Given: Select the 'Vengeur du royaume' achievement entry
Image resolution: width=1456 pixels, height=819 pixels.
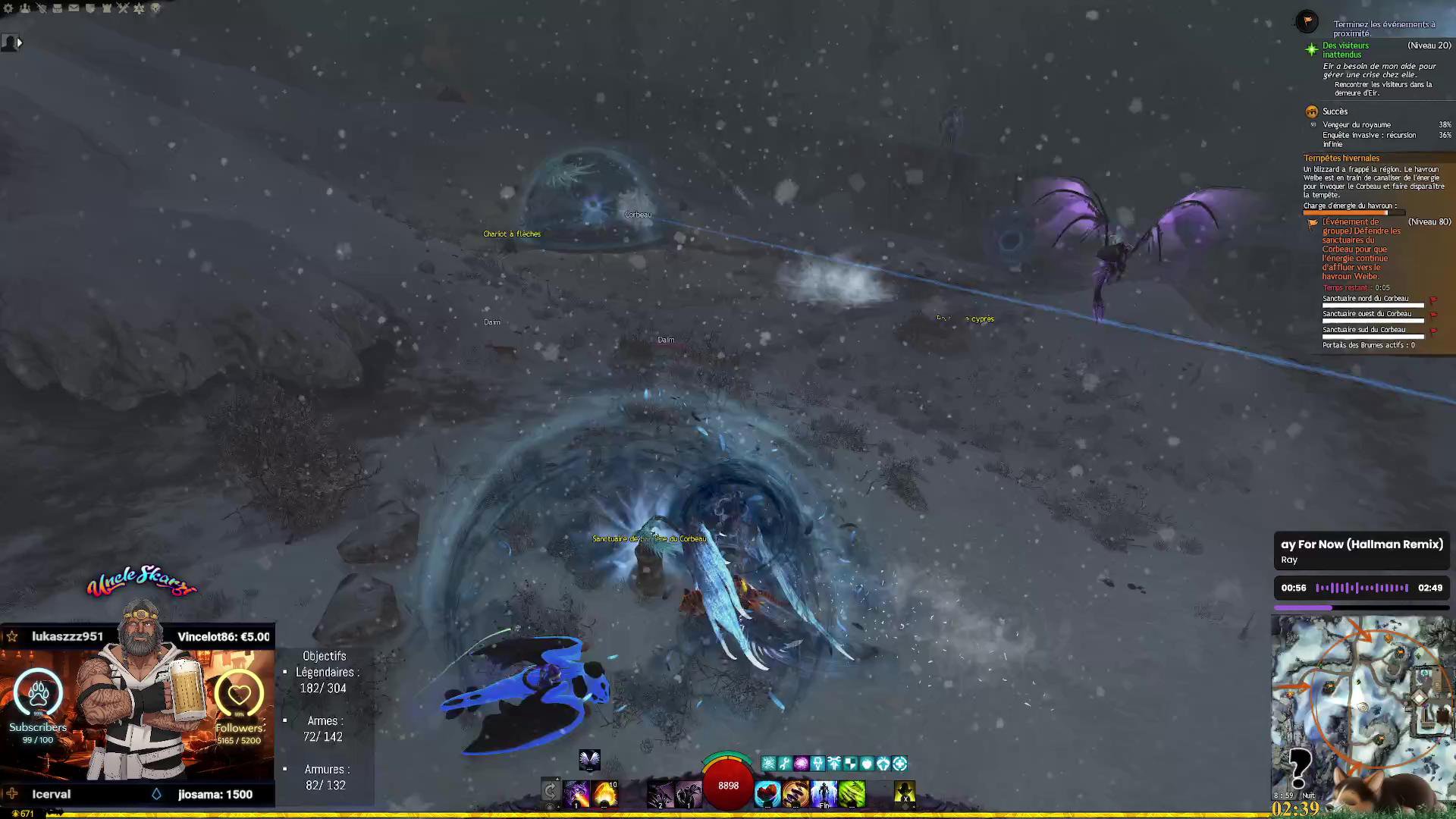Looking at the screenshot, I should click(1357, 125).
